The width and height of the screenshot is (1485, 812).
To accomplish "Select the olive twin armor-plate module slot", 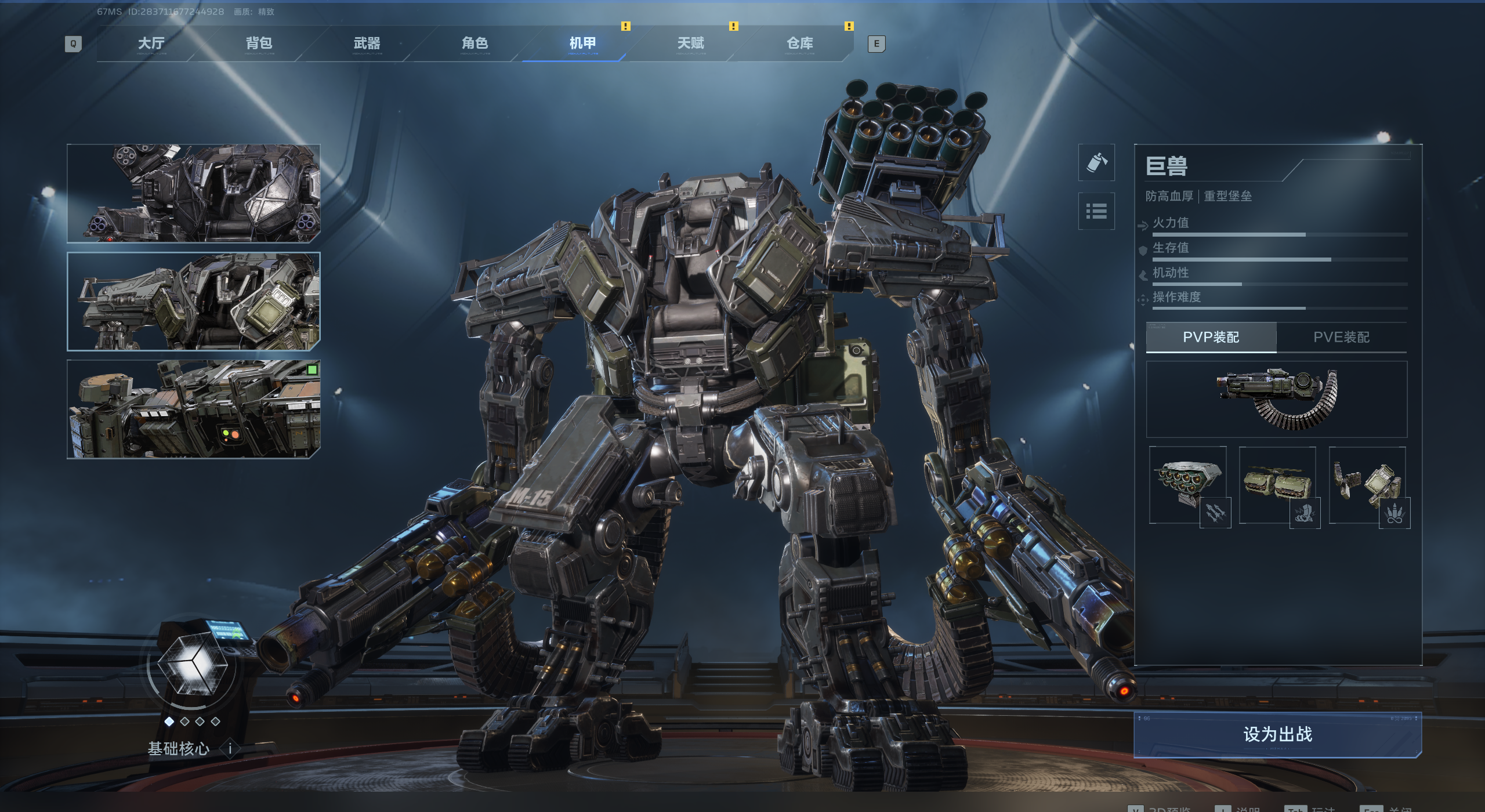I will [x=1277, y=485].
